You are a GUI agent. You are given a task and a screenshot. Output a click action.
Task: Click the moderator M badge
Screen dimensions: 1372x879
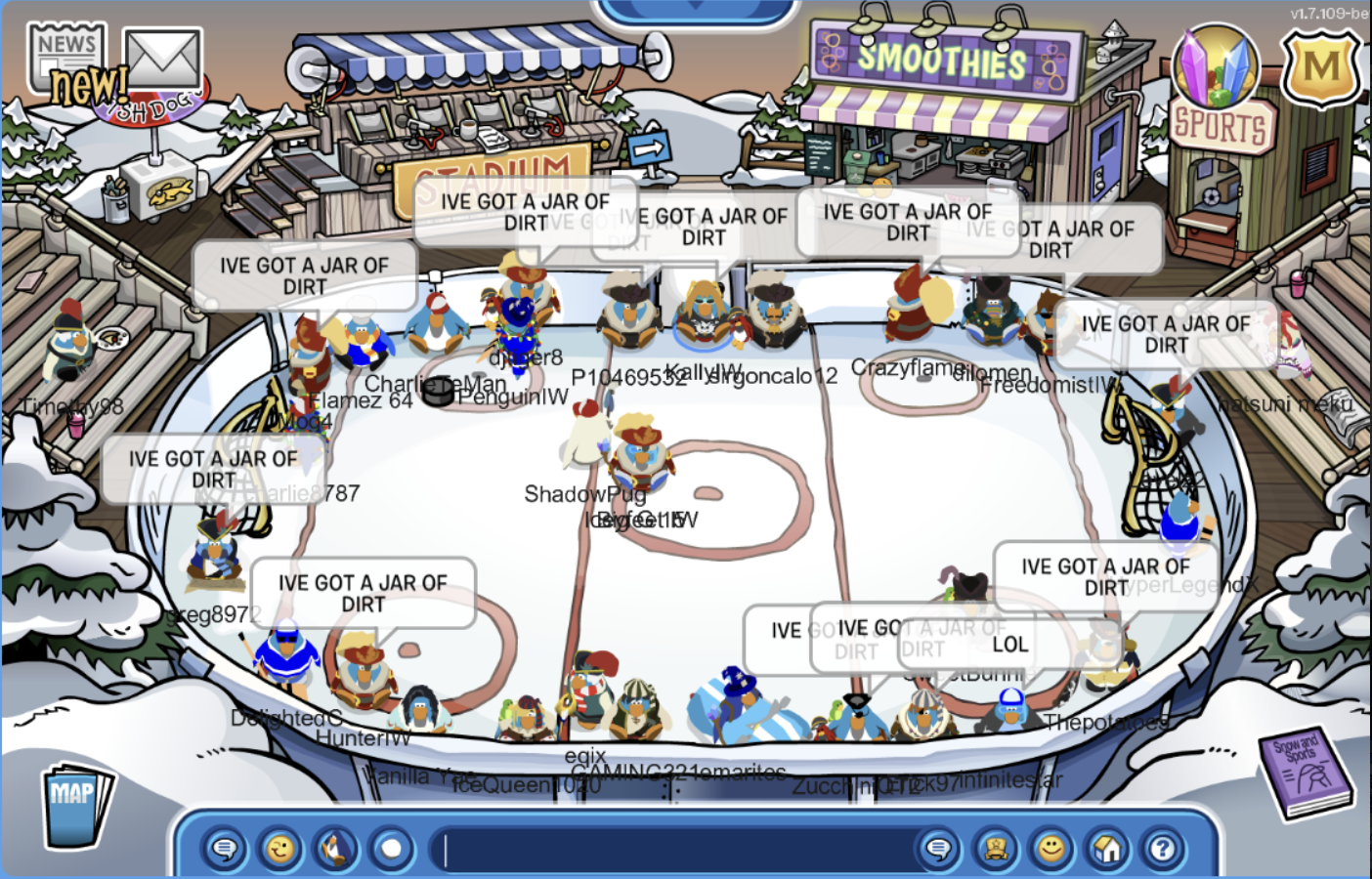(1321, 66)
